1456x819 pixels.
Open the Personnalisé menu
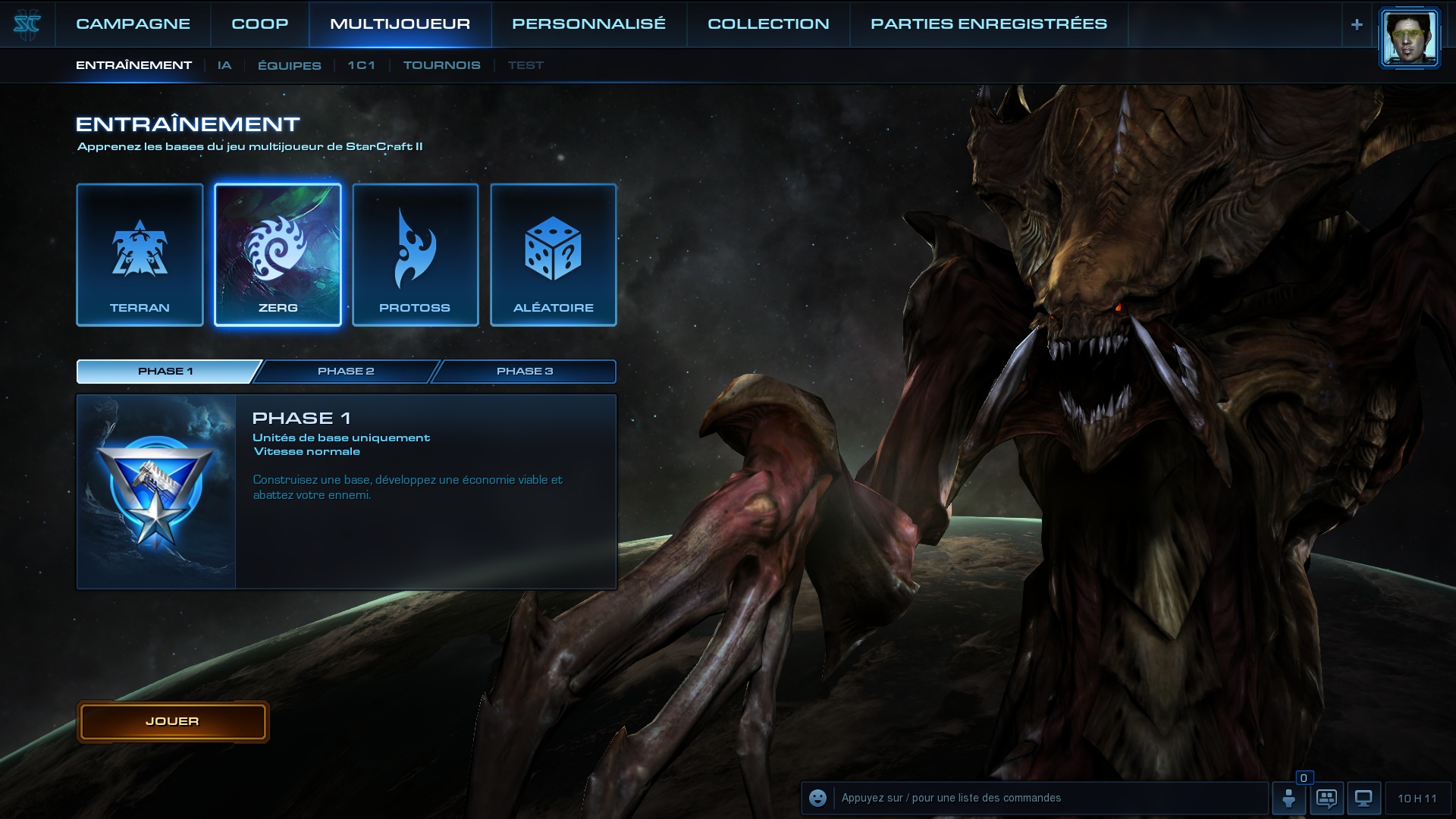click(588, 24)
